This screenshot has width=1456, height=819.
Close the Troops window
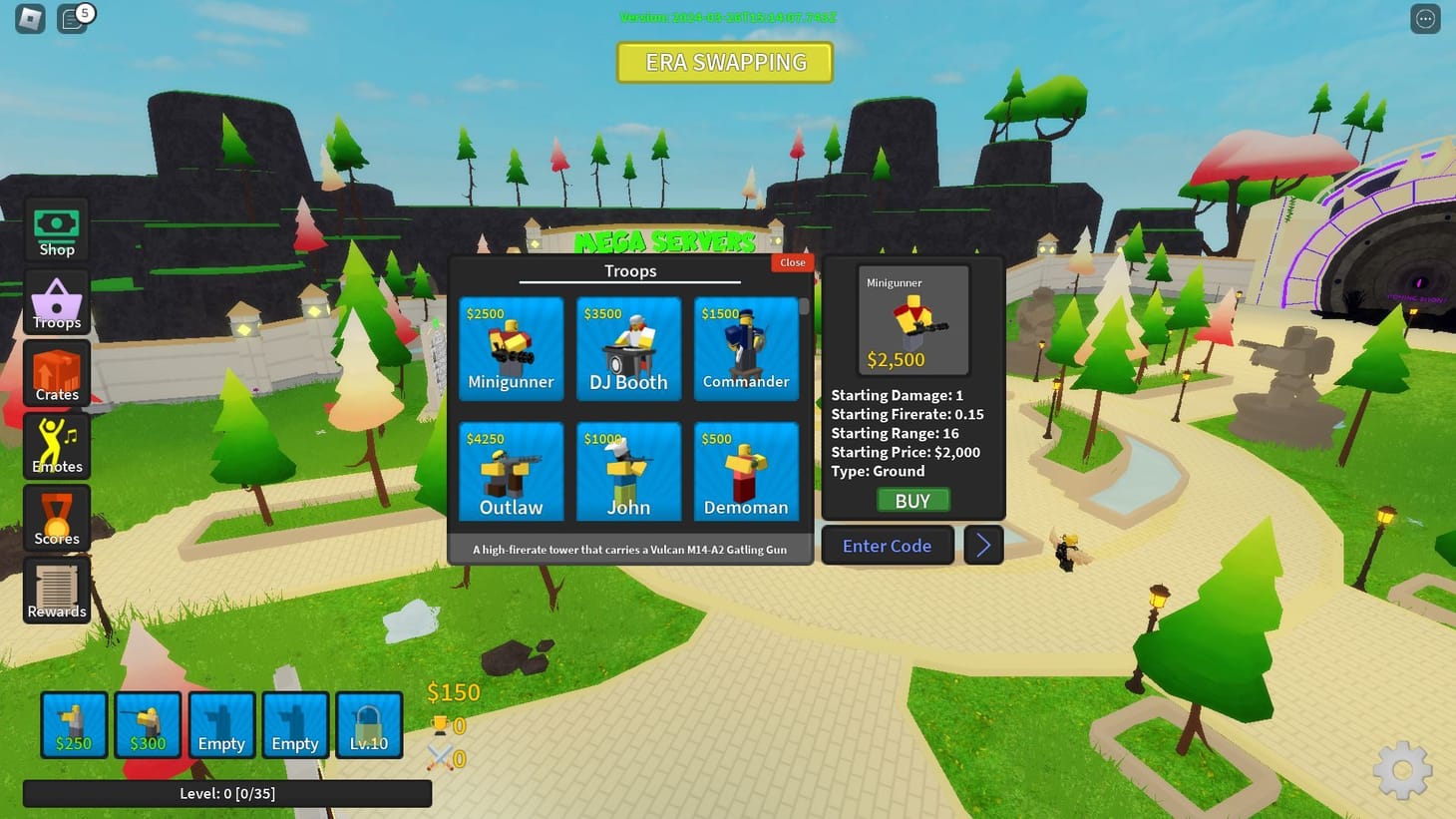click(x=791, y=262)
